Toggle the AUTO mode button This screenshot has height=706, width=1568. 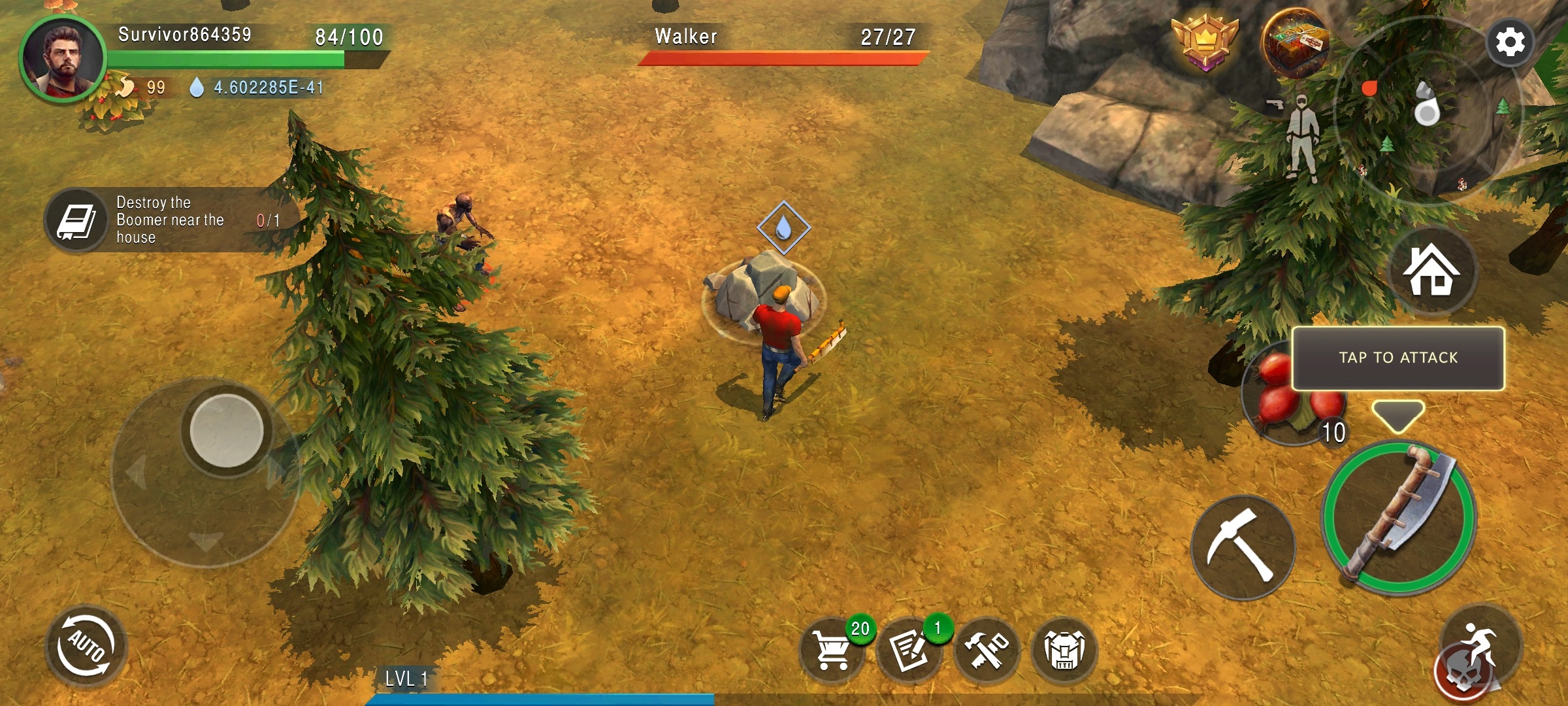[86, 646]
